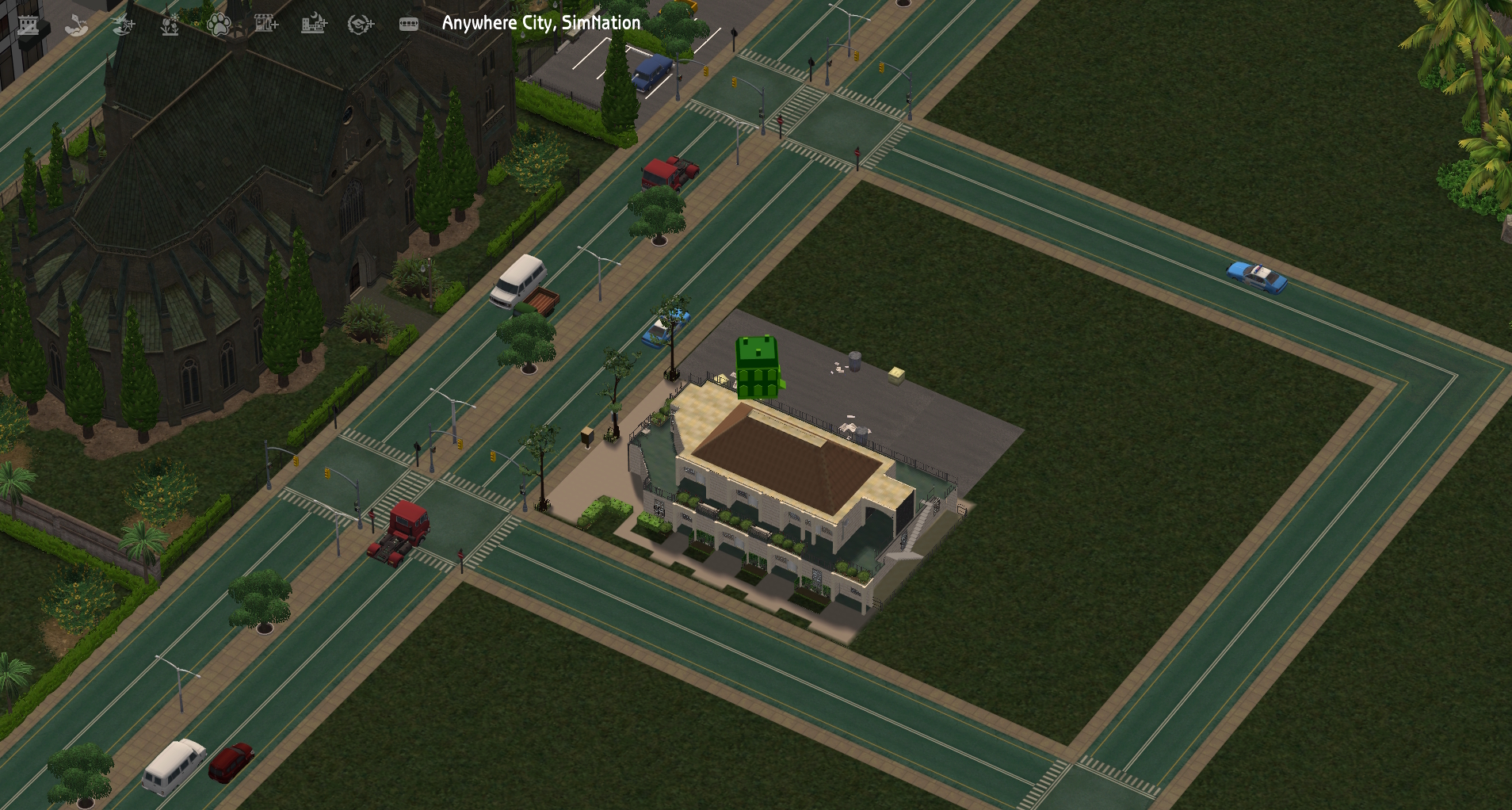Viewport: 1512px width, 810px height.
Task: Click the subway train car icon
Action: 409,25
